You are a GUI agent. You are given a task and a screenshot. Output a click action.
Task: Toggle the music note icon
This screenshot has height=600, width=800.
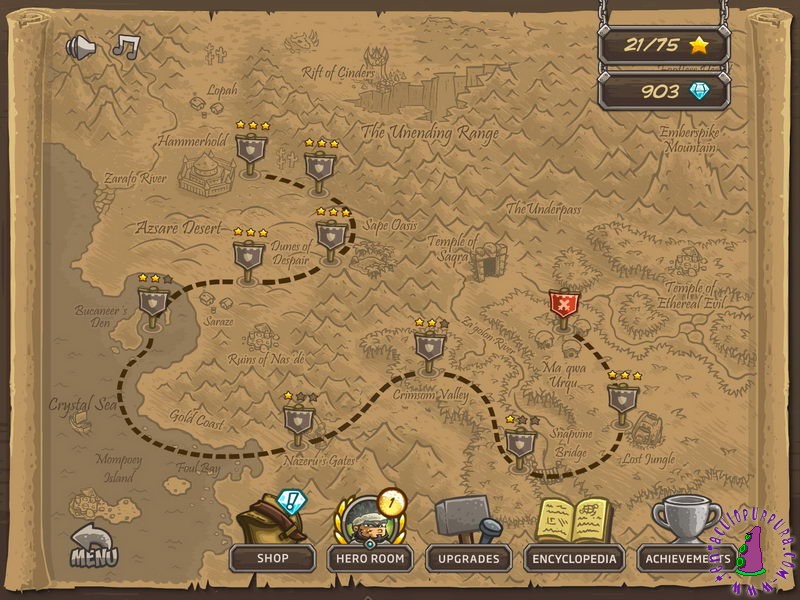tap(125, 46)
